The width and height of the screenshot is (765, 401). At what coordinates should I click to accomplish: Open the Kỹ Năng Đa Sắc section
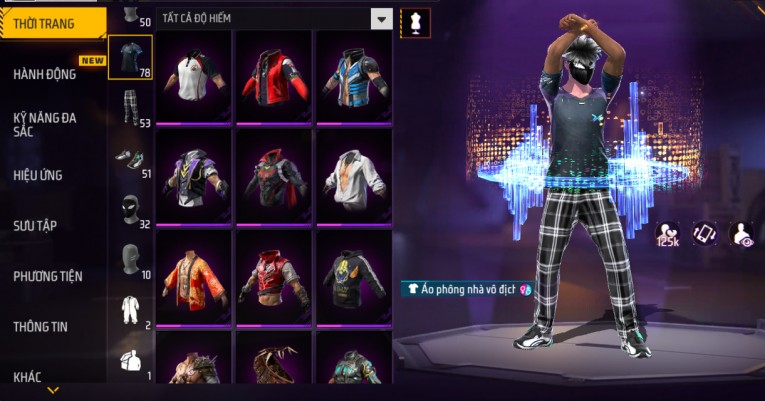coord(45,124)
